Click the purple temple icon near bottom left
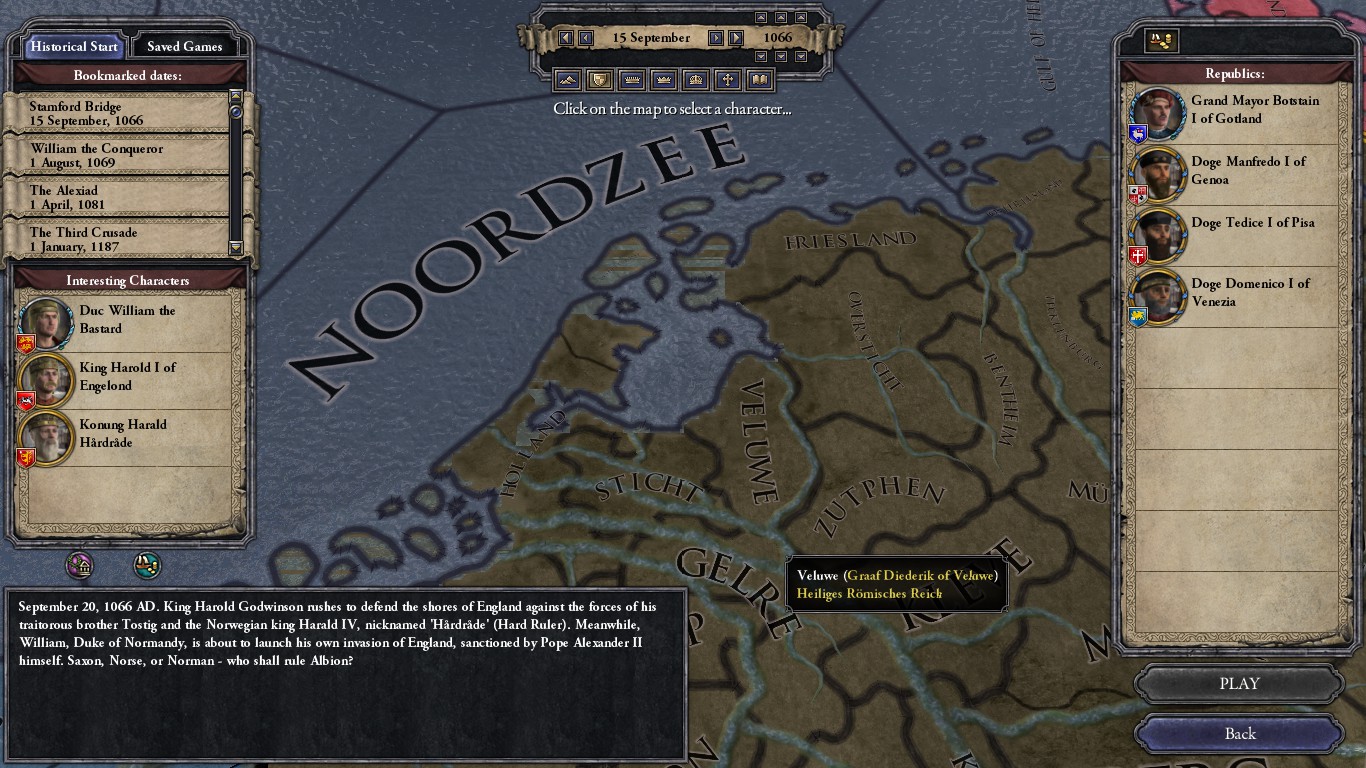Viewport: 1366px width, 768px height. click(x=81, y=565)
